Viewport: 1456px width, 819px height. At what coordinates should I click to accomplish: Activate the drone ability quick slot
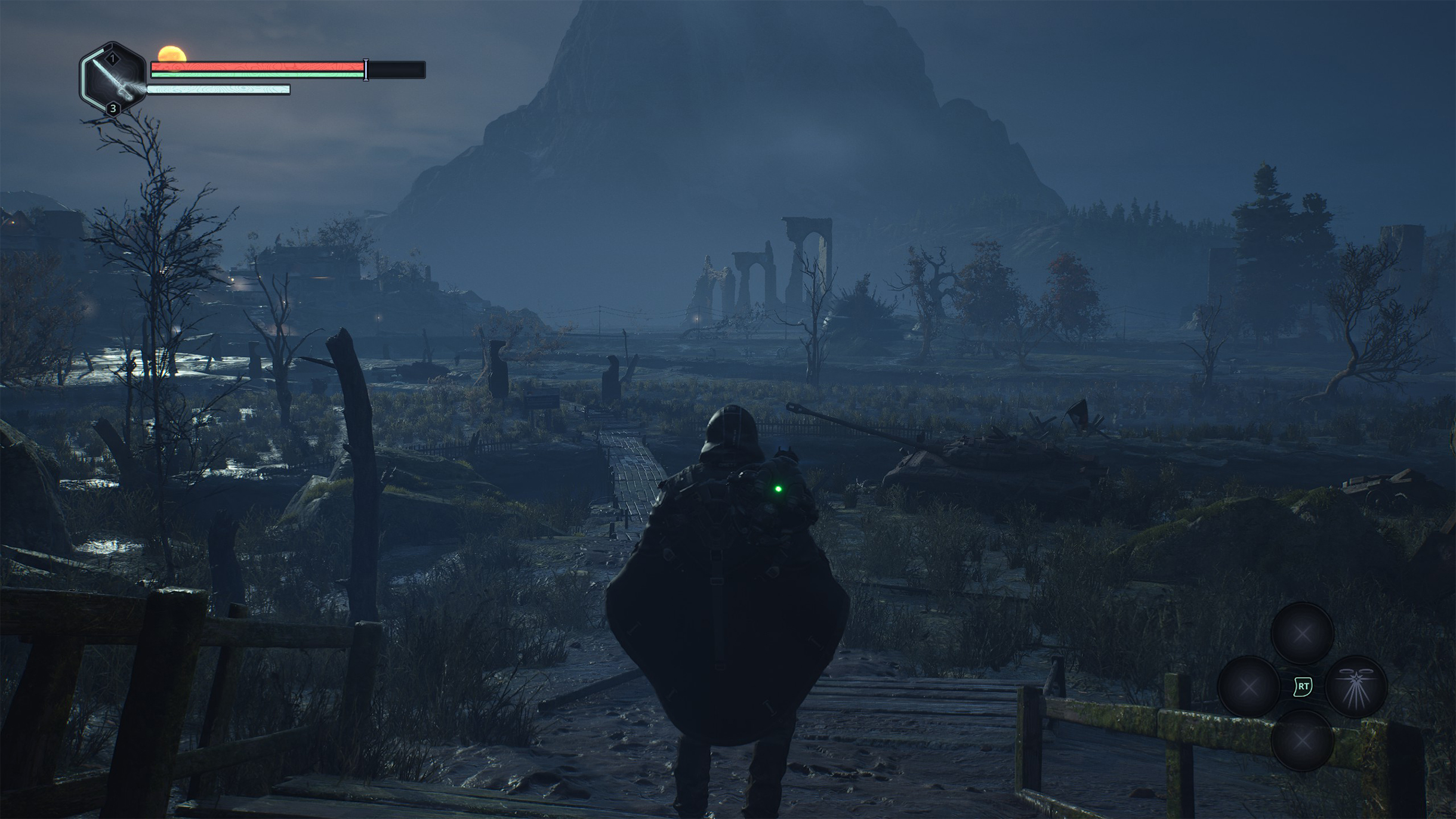1356,686
